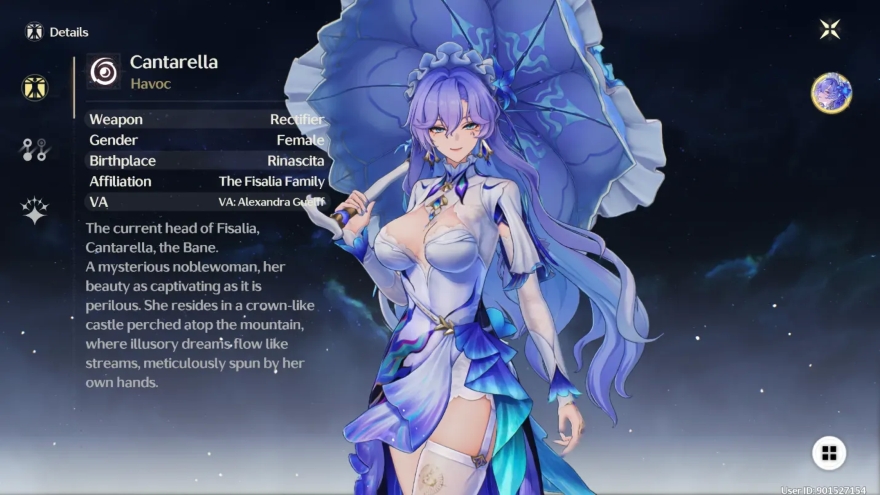Switch to the character details tab
This screenshot has width=880, height=495.
point(35,87)
